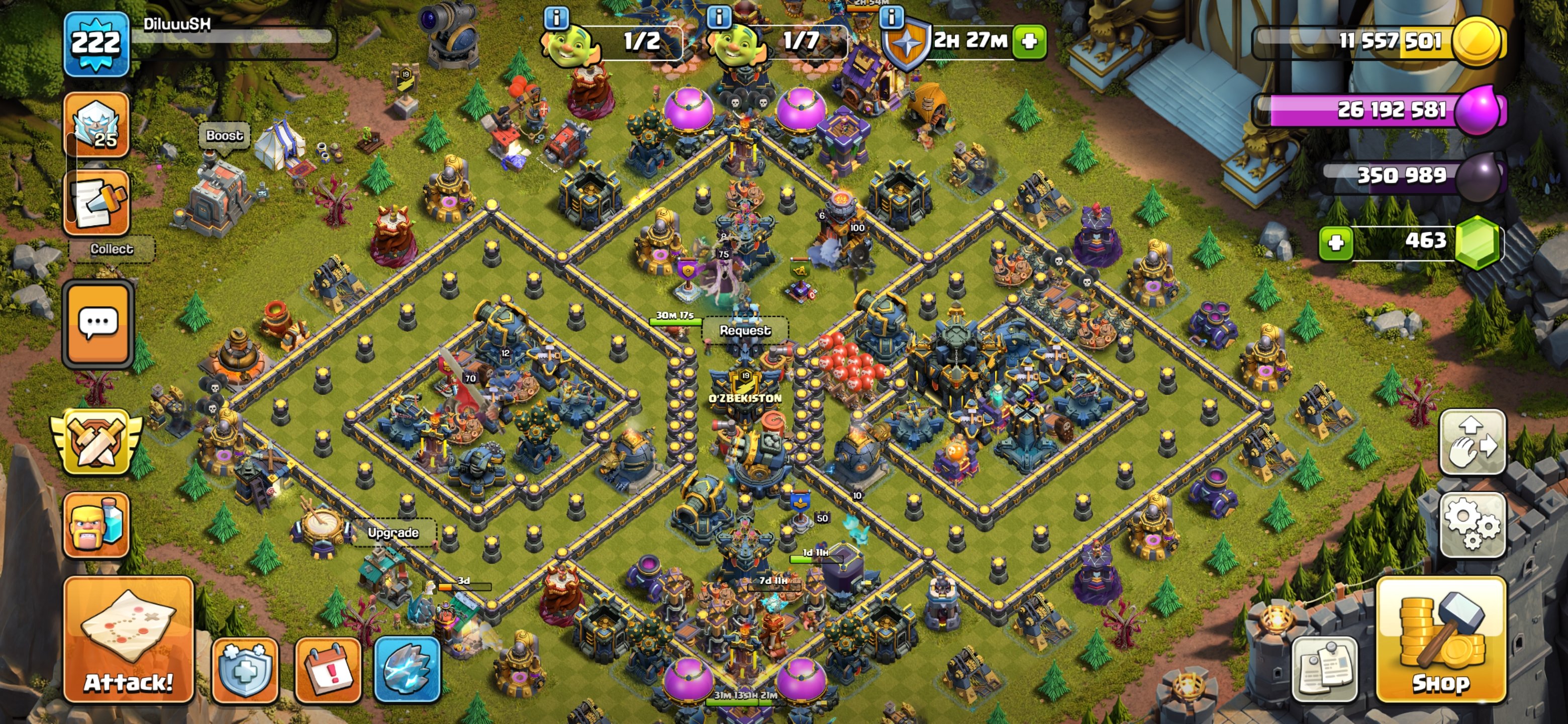Tap the info badge above the second builder
The height and width of the screenshot is (724, 1568).
tap(721, 17)
